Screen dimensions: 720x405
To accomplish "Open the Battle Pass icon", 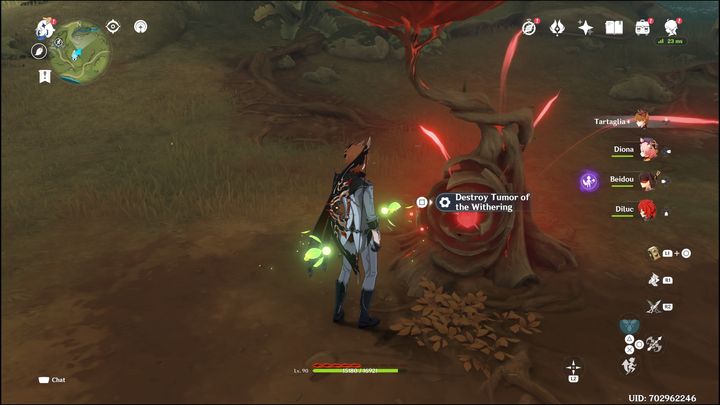I will (558, 27).
